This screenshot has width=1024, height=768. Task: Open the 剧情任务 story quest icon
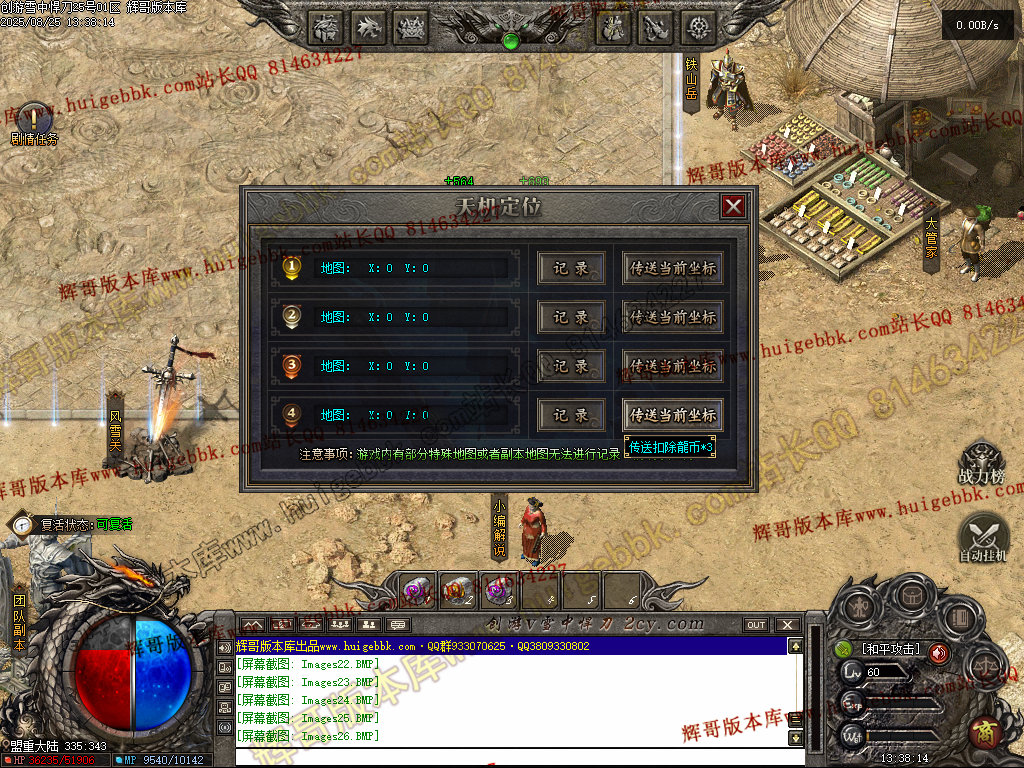(33, 119)
